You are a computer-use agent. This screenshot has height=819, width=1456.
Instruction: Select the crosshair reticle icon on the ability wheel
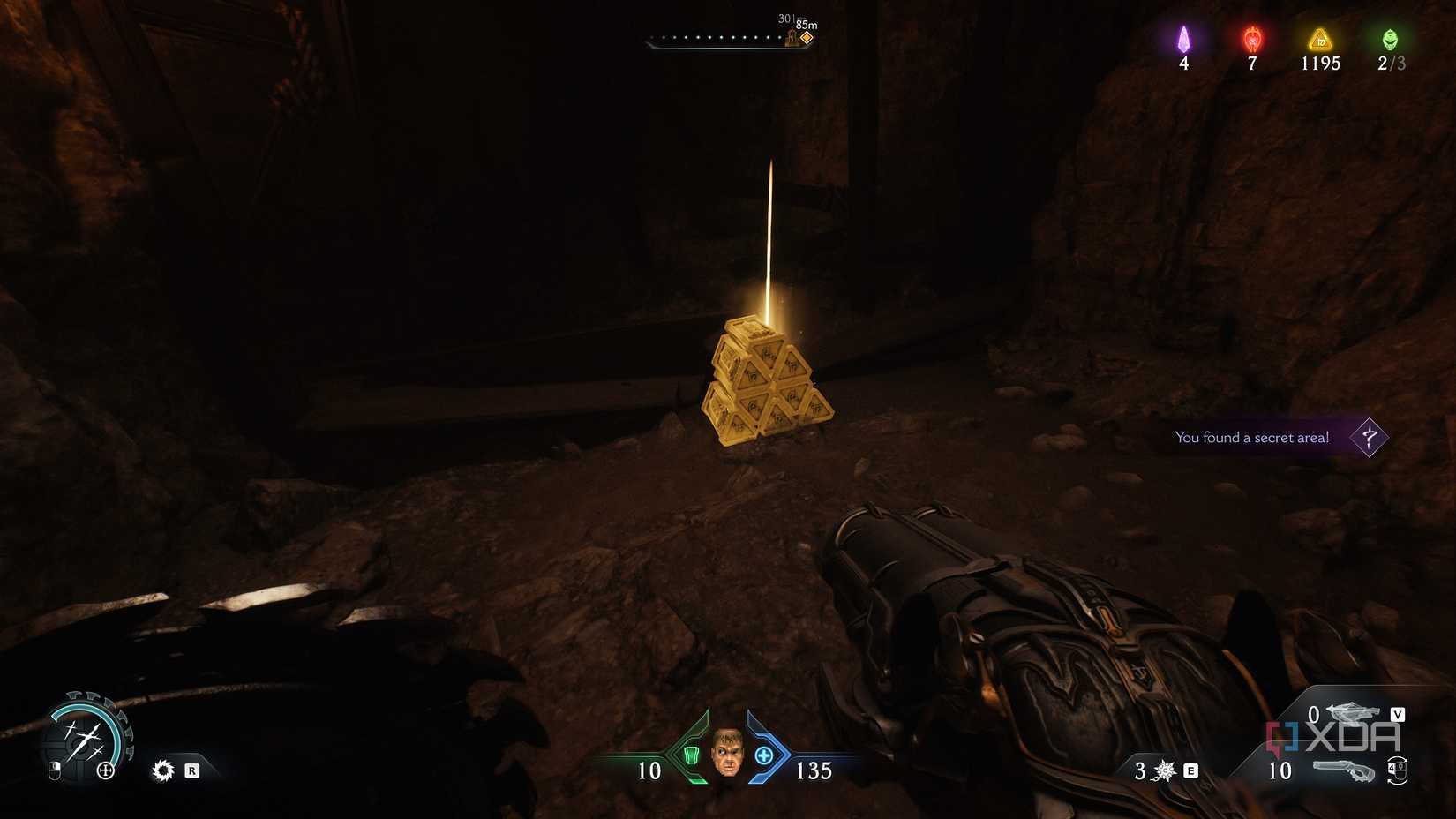point(106,770)
